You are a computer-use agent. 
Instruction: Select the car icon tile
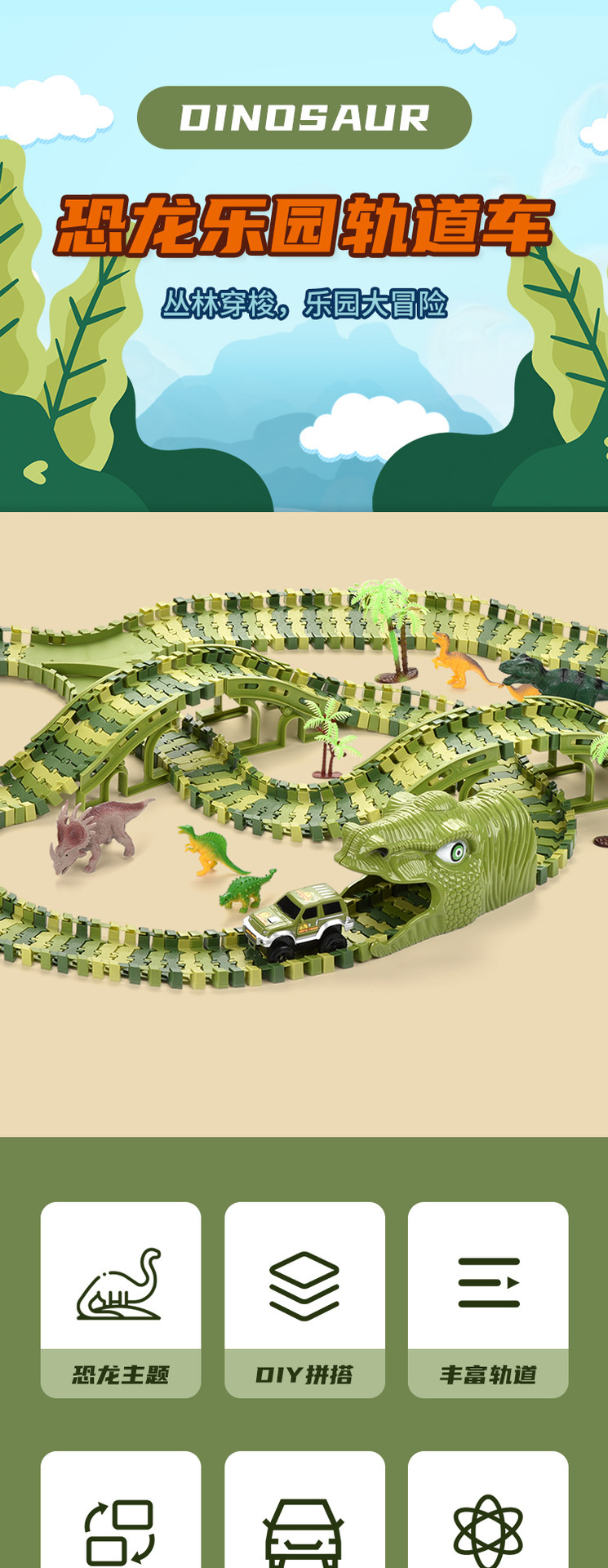point(304,1521)
